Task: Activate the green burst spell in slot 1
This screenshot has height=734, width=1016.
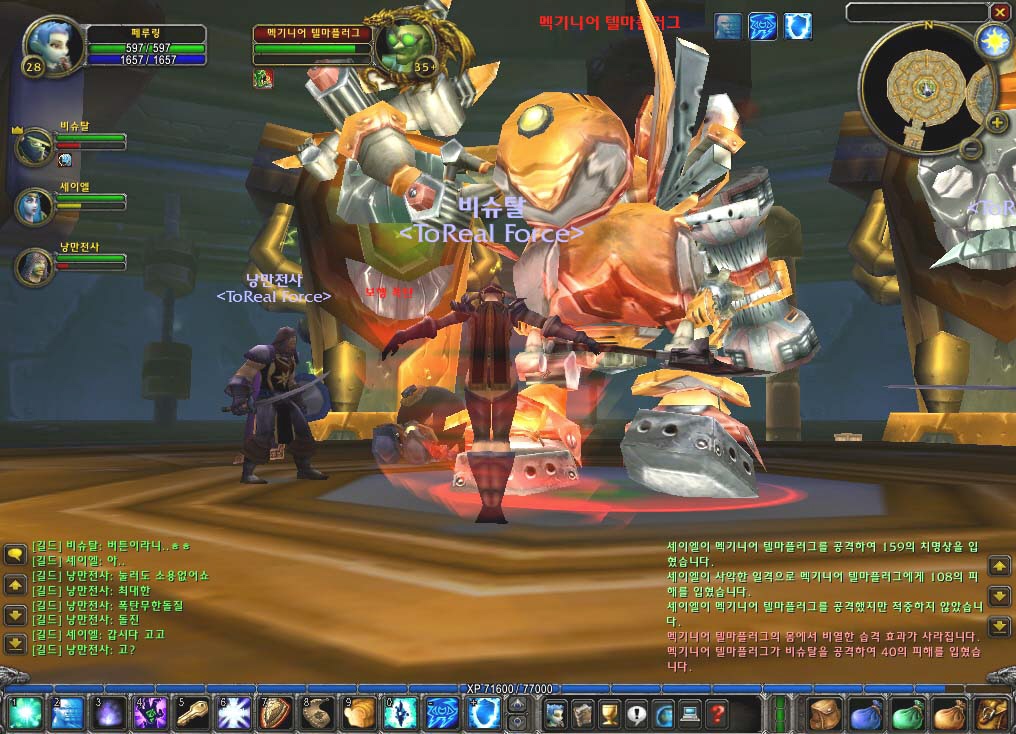Action: pos(23,714)
